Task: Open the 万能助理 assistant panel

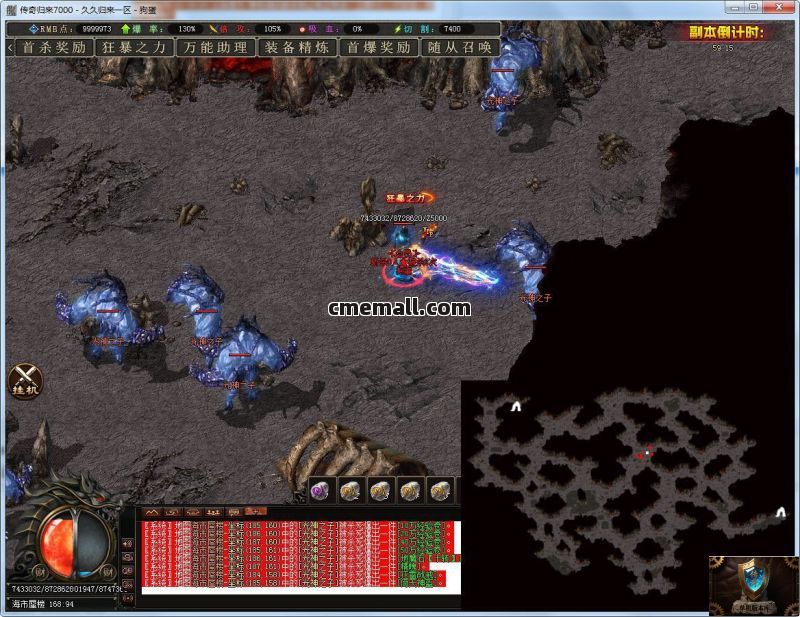Action: click(x=215, y=47)
